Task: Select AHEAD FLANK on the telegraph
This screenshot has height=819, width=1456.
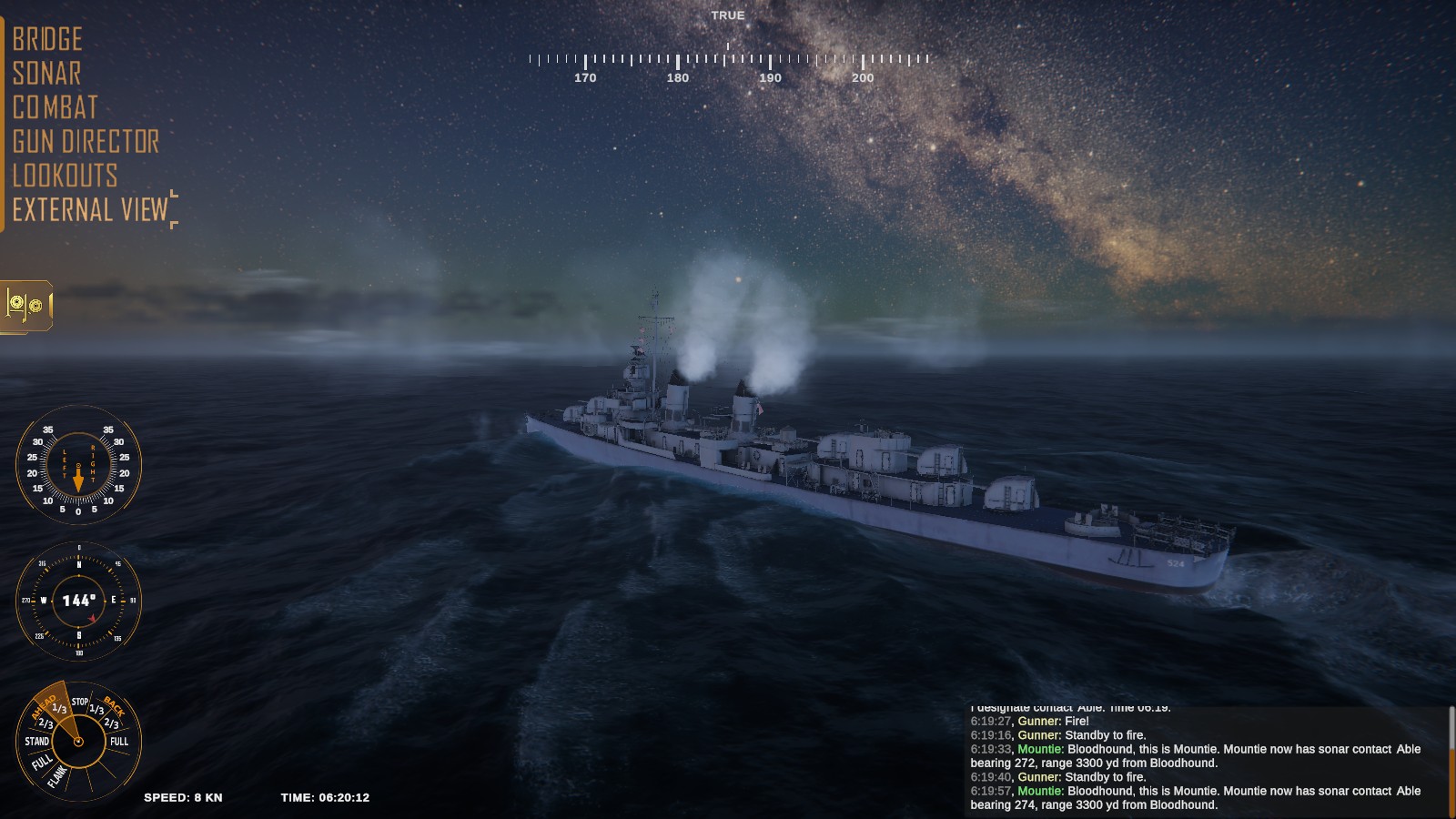Action: tap(57, 776)
